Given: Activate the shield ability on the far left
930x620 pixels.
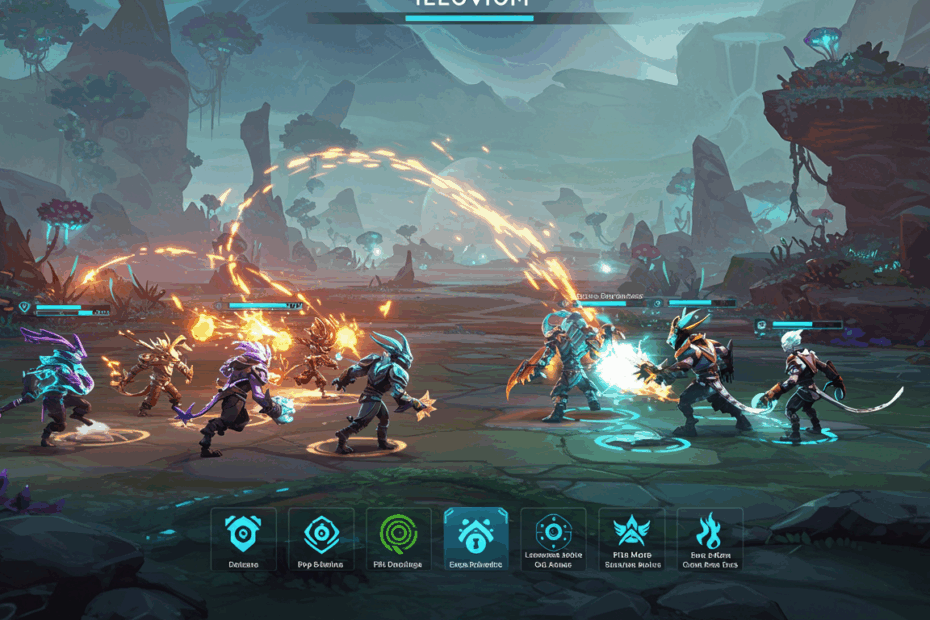Looking at the screenshot, I should coord(244,536).
